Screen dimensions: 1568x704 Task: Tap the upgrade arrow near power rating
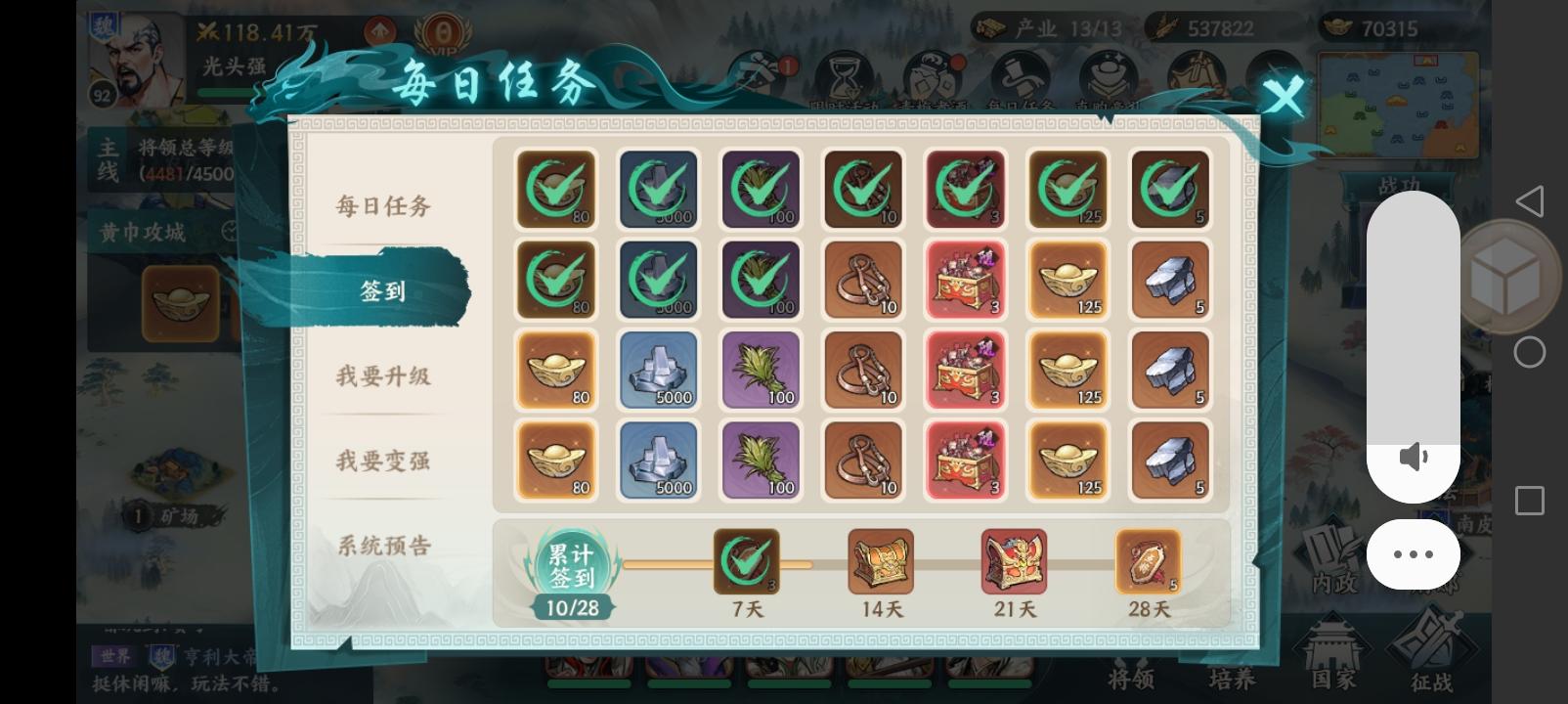(x=380, y=31)
